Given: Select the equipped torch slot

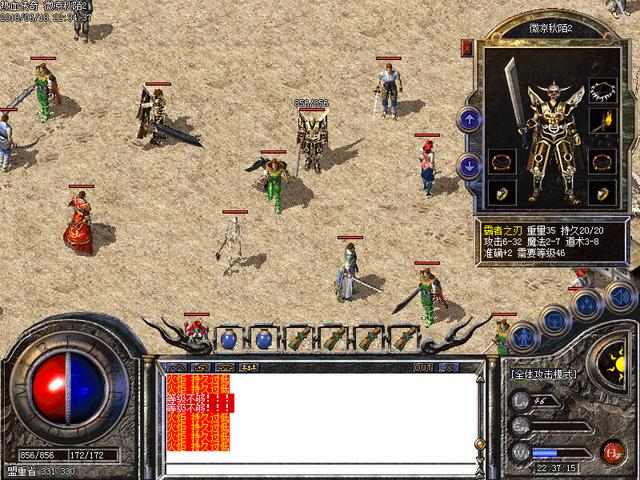Looking at the screenshot, I should (x=602, y=124).
